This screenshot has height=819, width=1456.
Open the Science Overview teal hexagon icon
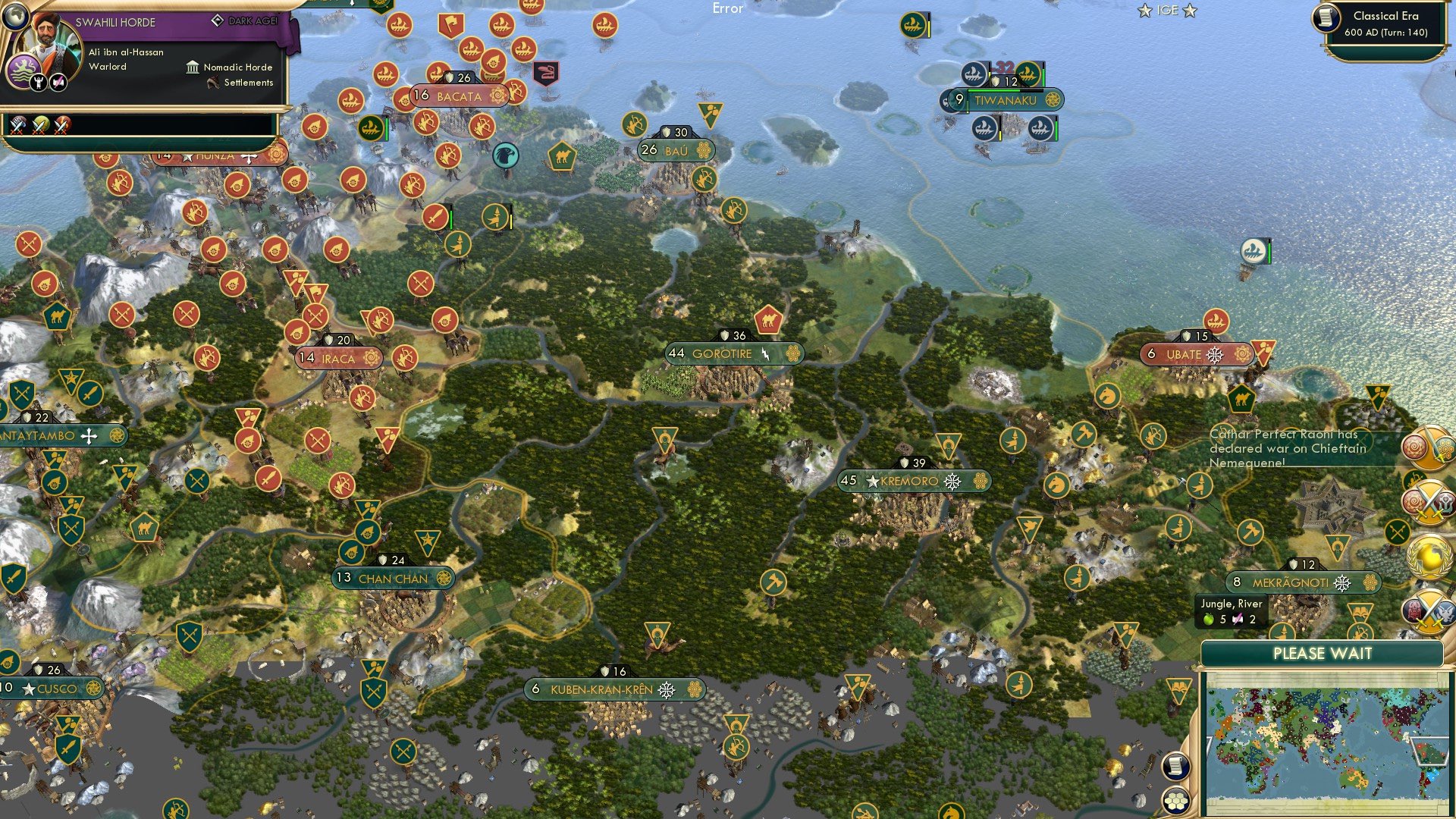1445,447
